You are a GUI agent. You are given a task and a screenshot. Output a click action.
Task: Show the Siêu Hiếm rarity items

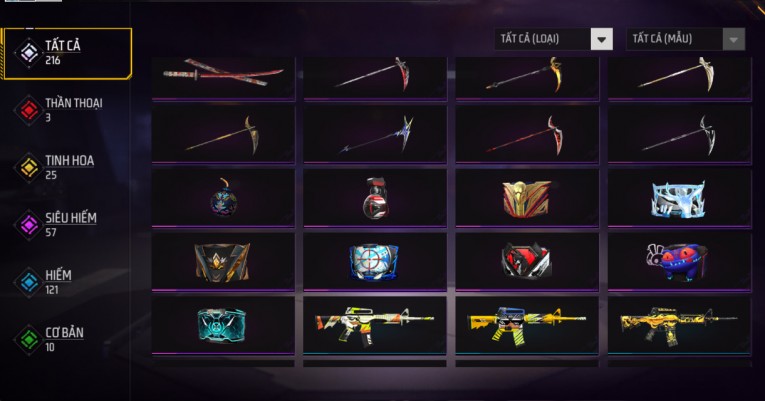click(69, 224)
